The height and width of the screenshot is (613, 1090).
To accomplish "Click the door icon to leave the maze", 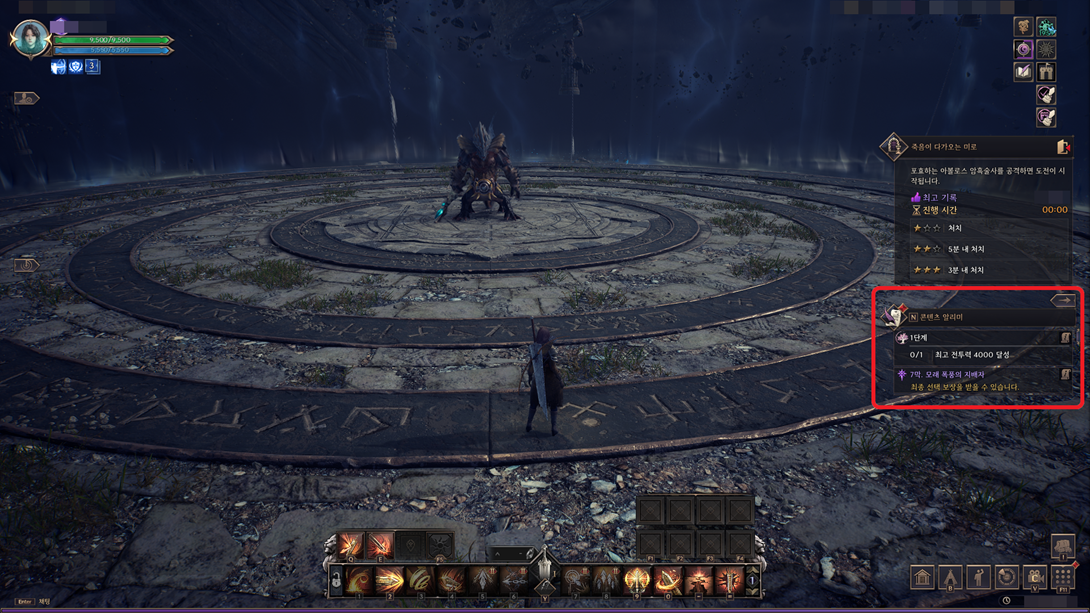I will pyautogui.click(x=1063, y=147).
